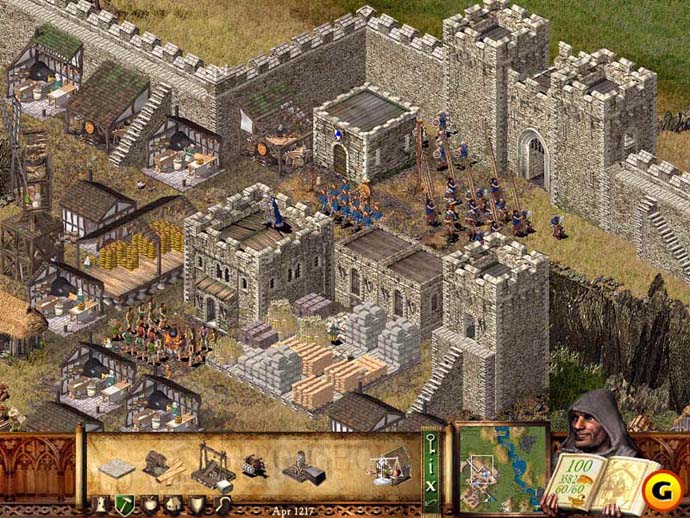Open the weapons shield tab
This screenshot has width=690, height=518.
coord(199,504)
